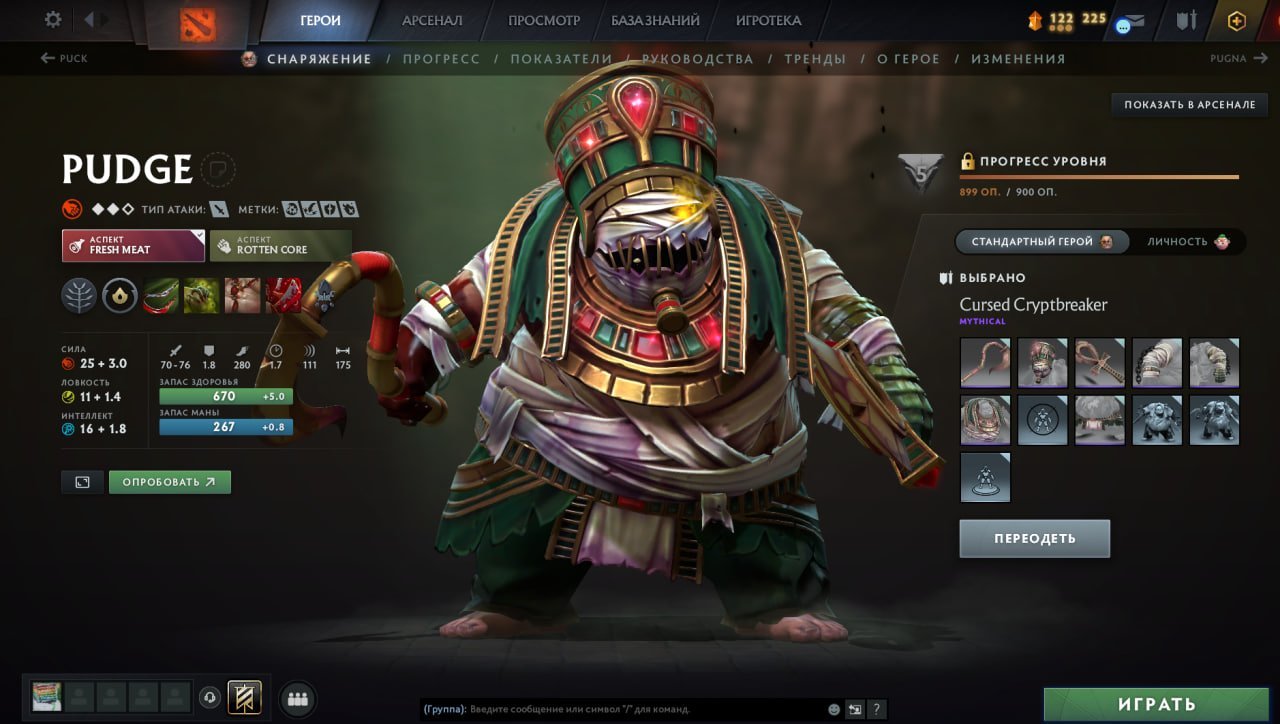Select a Cursed Cryptbreaker item thumbnail
Viewport: 1280px width, 724px height.
985,363
